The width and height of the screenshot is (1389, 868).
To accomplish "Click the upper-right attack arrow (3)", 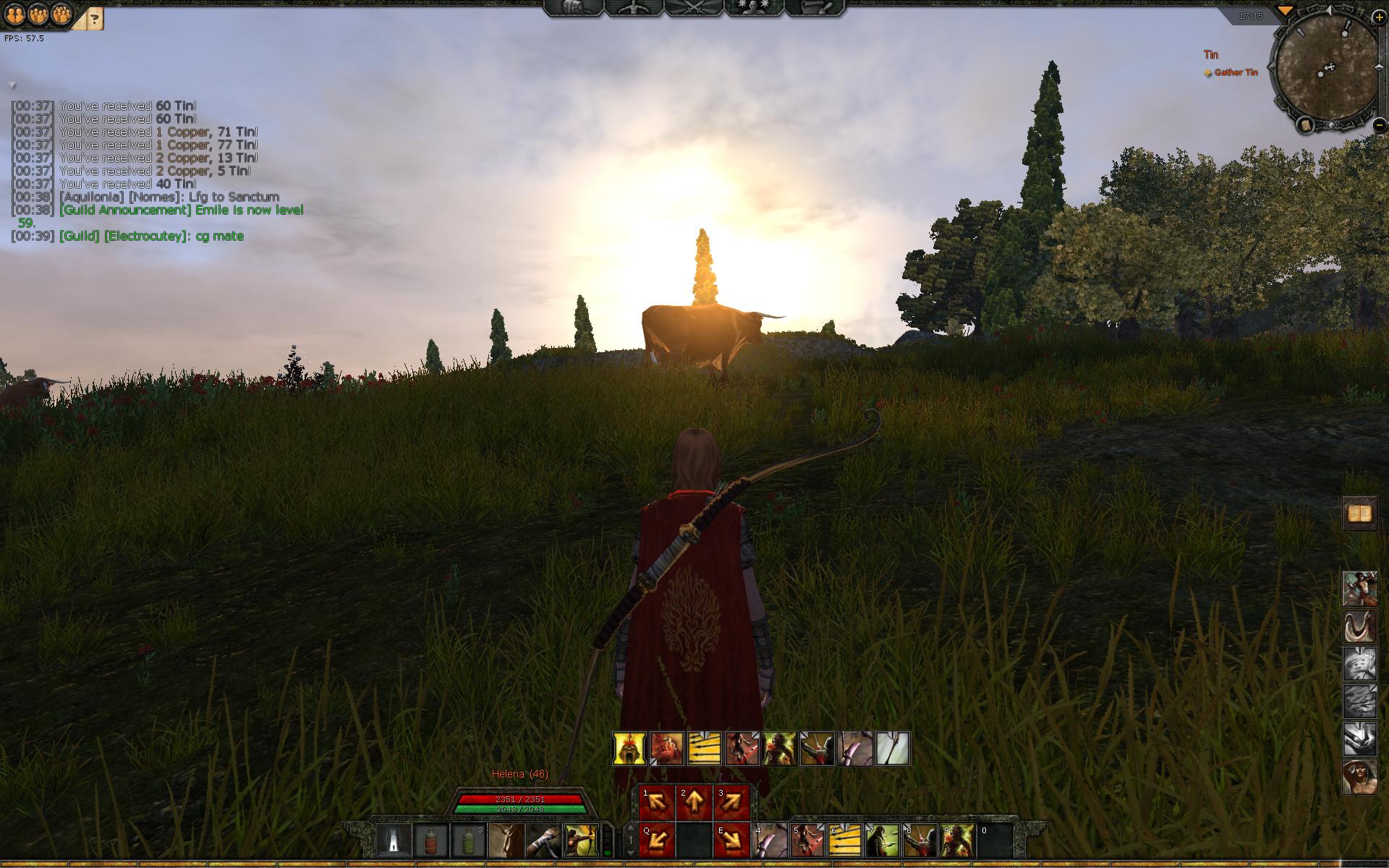I will (x=731, y=803).
